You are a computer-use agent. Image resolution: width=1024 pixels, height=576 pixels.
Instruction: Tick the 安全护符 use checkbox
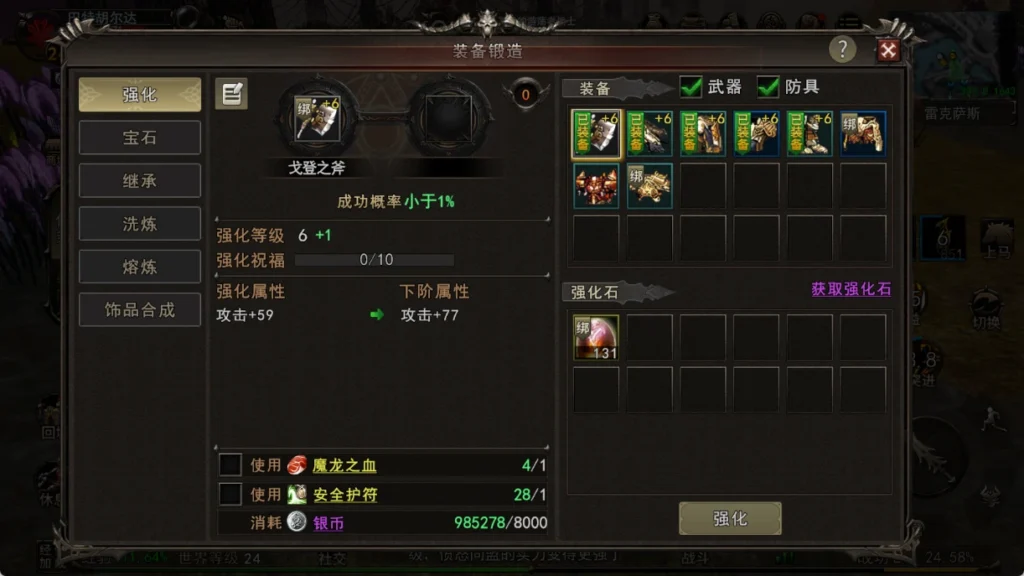[230, 494]
